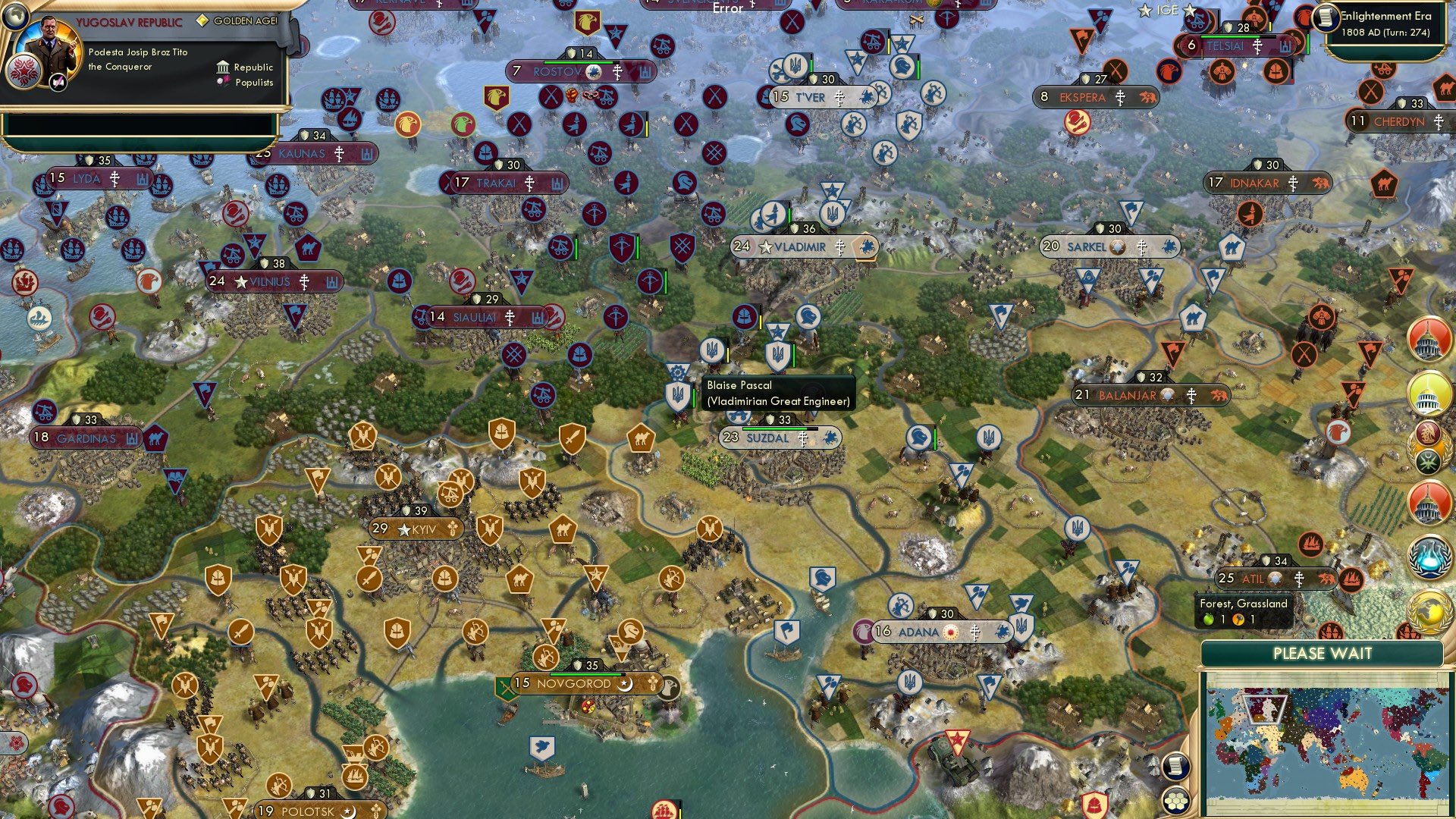Click the green growth bar on Rostov's banner
The width and height of the screenshot is (1456, 819).
579,62
